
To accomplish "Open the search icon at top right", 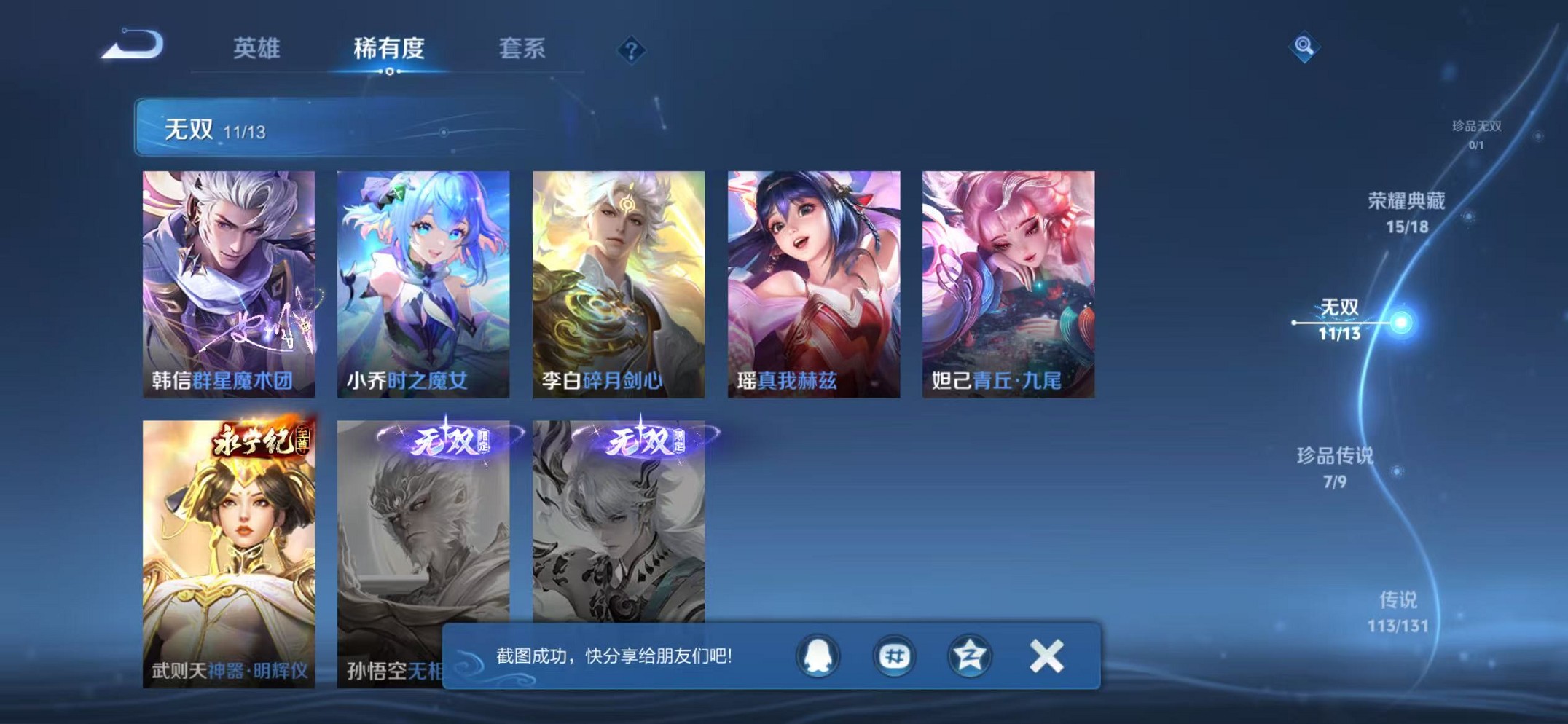I will 1304,48.
